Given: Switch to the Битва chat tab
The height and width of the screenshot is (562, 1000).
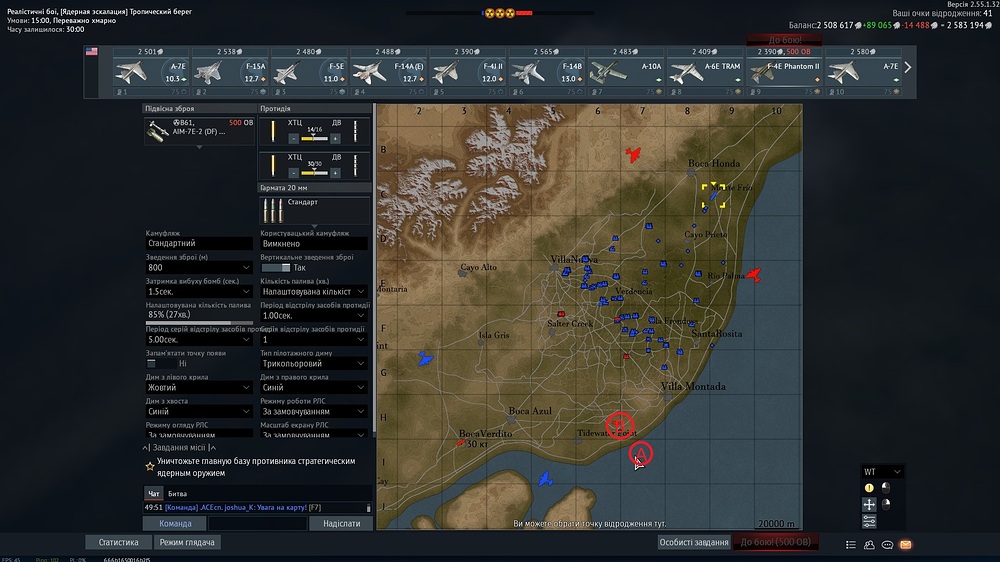Looking at the screenshot, I should click(x=177, y=494).
